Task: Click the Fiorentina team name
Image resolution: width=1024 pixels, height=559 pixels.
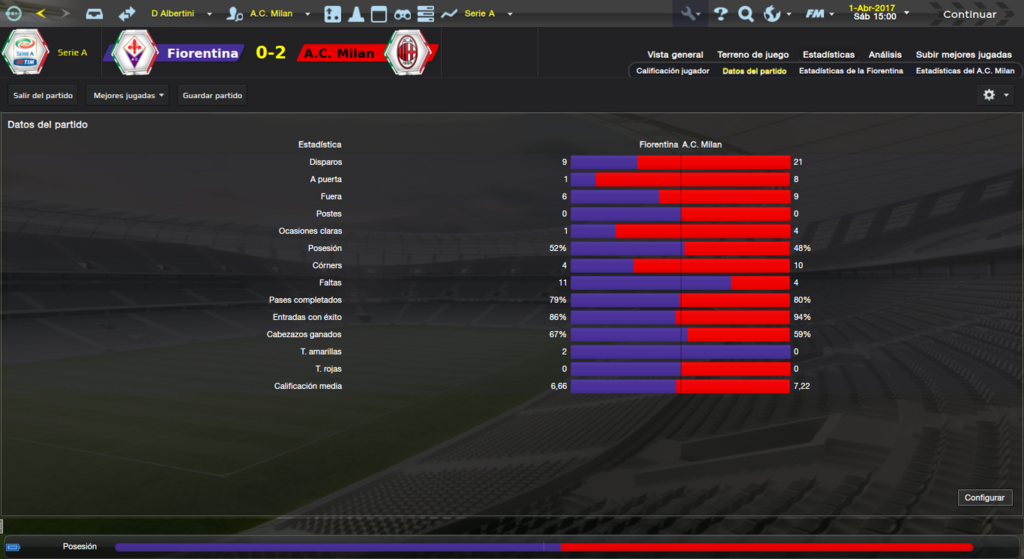Action: pos(202,53)
